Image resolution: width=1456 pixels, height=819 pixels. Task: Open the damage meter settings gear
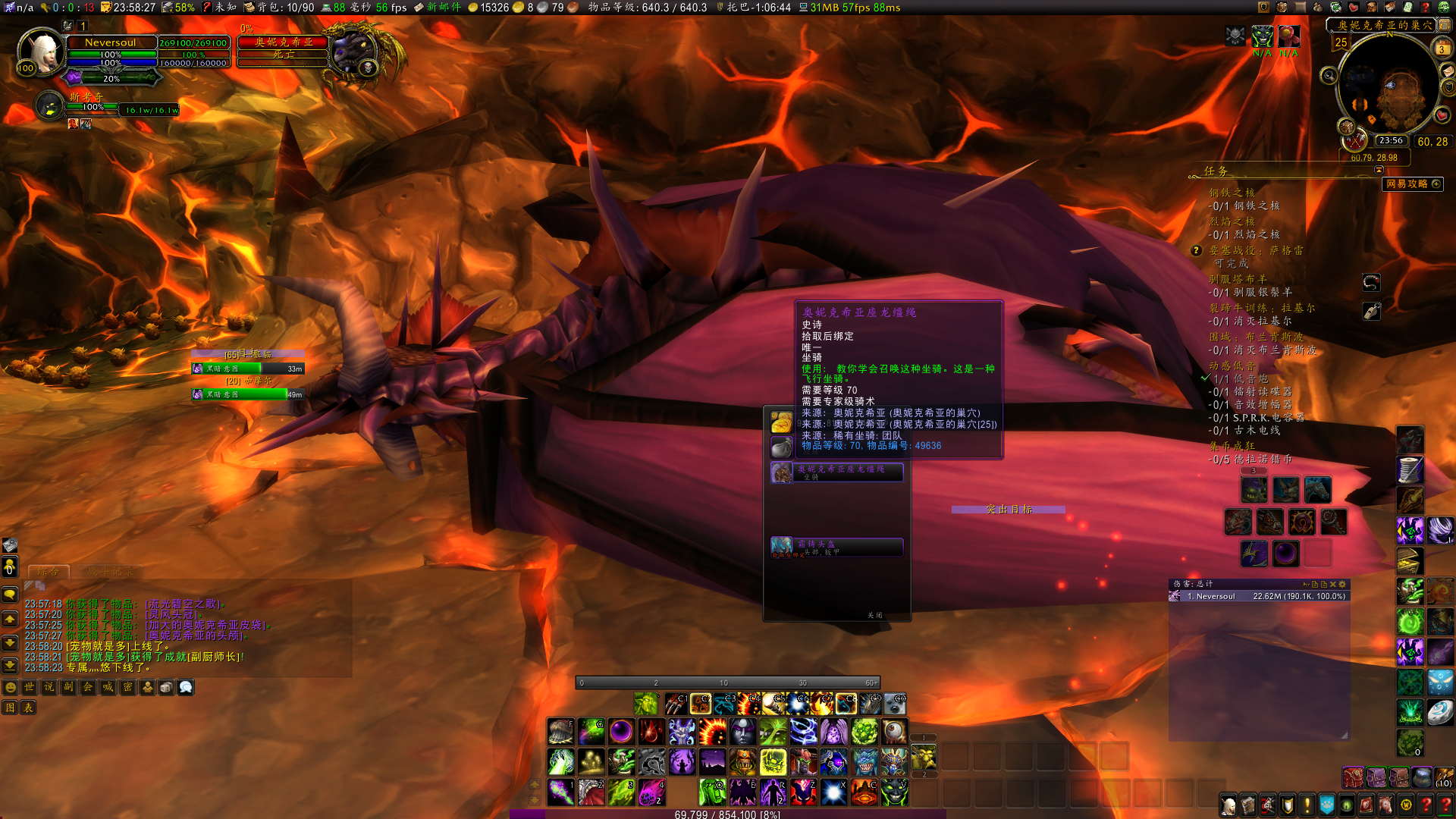[x=1343, y=585]
